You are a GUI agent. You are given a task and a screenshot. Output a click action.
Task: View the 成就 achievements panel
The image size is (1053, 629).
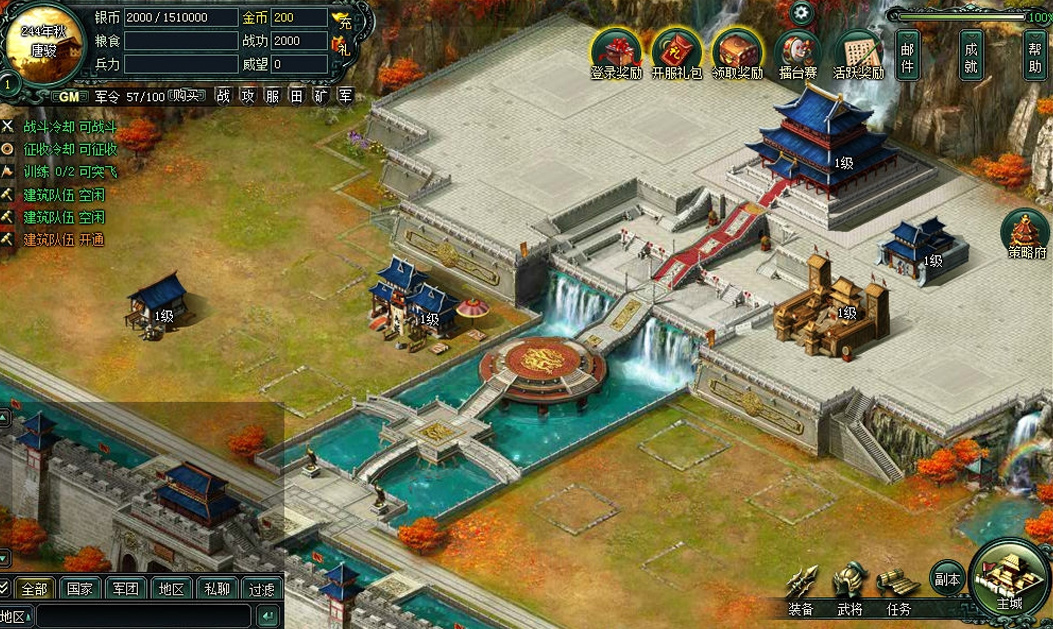(x=970, y=58)
